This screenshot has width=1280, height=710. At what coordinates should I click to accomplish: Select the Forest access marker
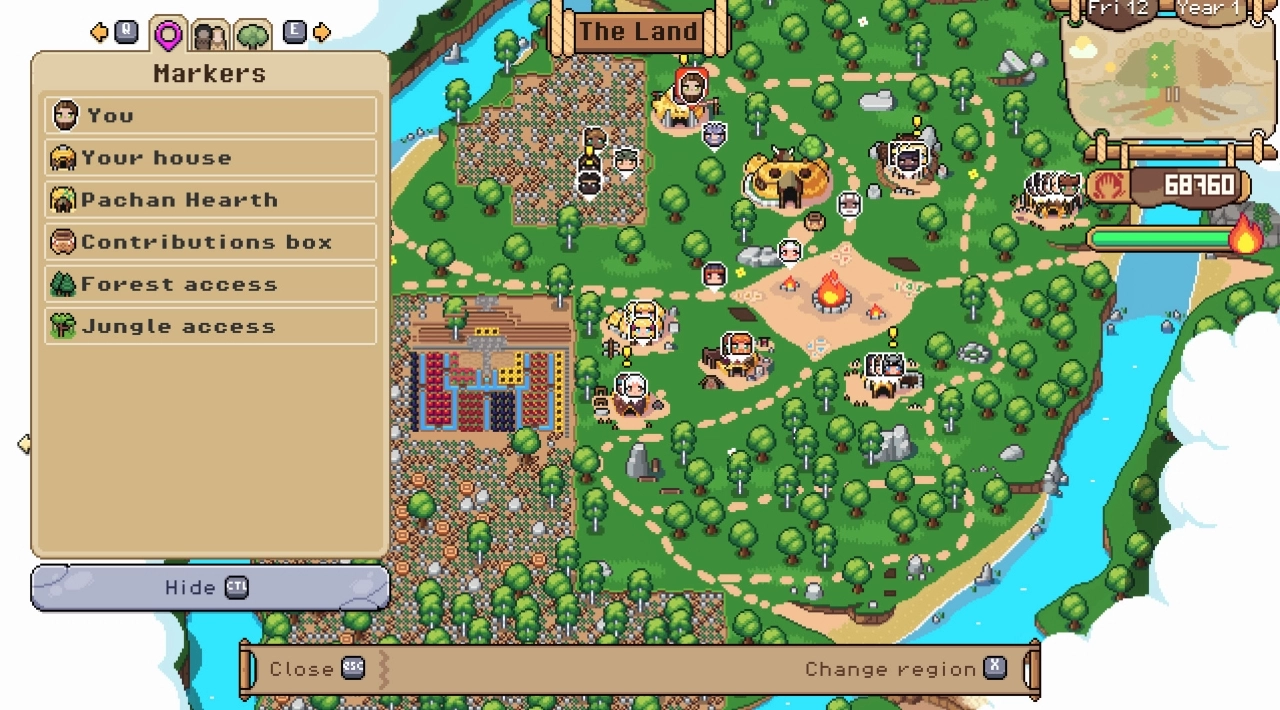click(x=210, y=284)
